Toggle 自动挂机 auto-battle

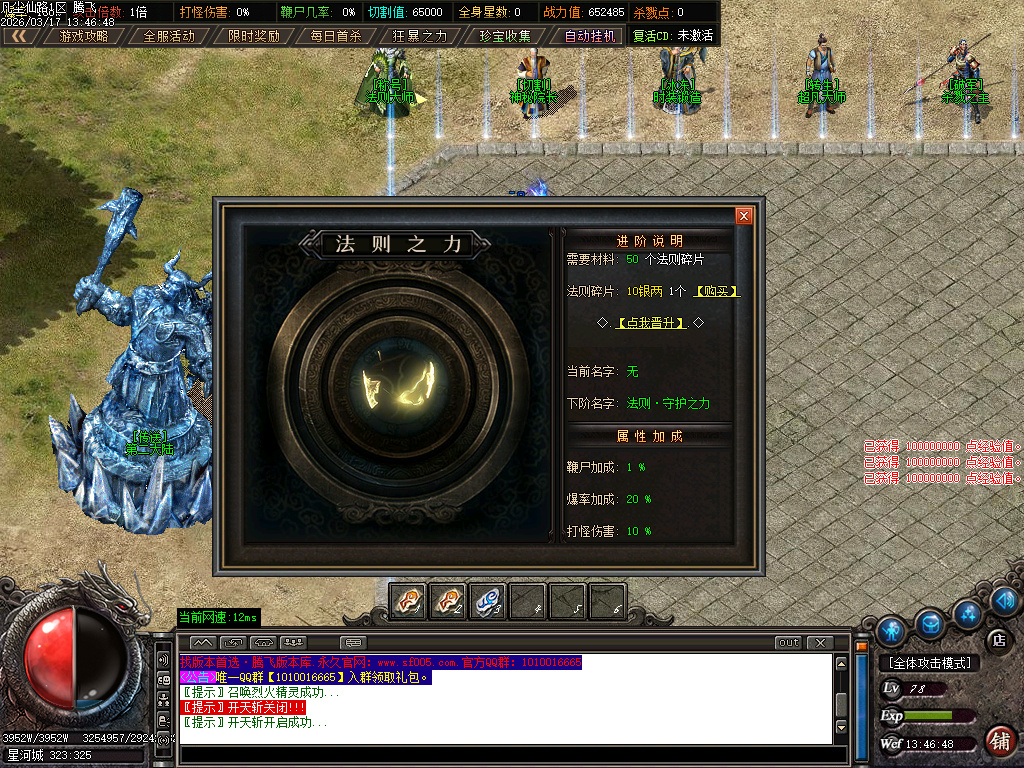590,36
